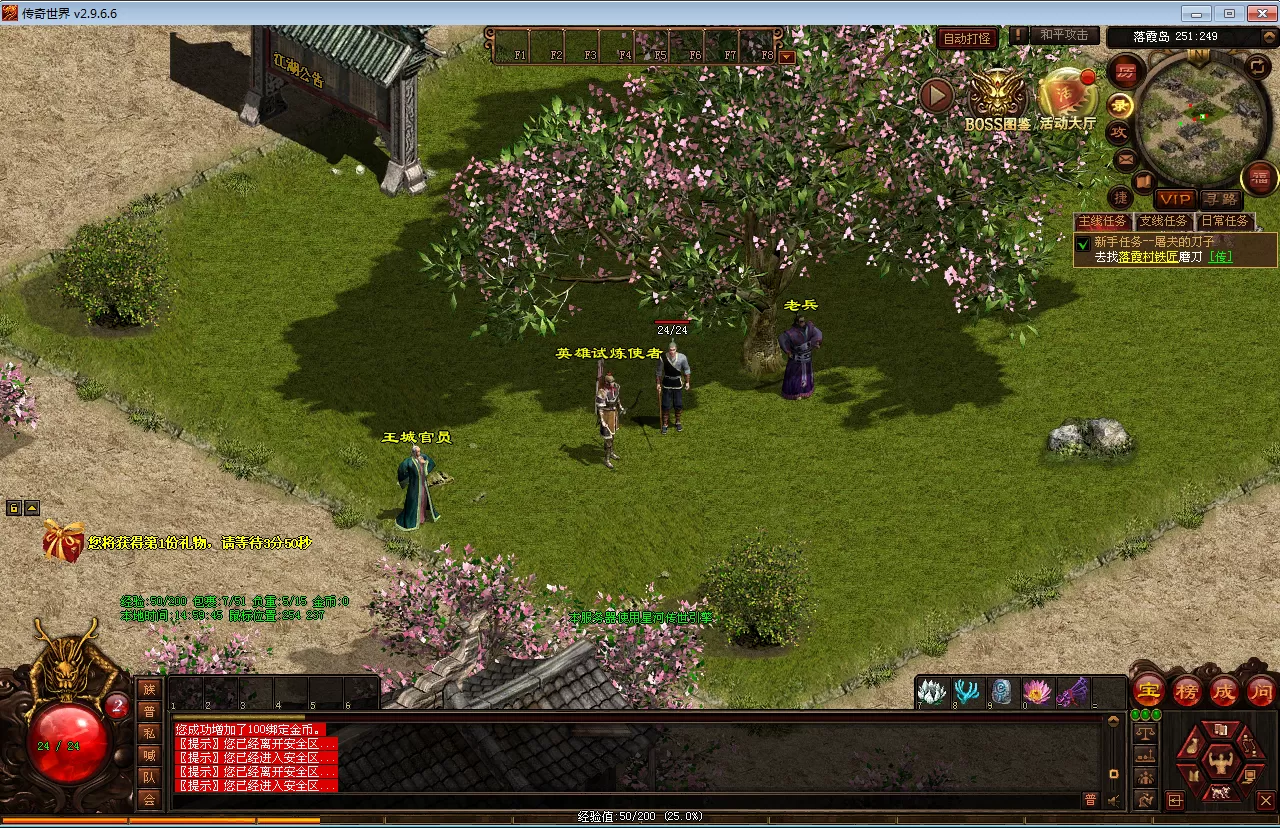Image resolution: width=1280 pixels, height=828 pixels.
Task: Open the mail envelope icon
Action: pos(1124,158)
